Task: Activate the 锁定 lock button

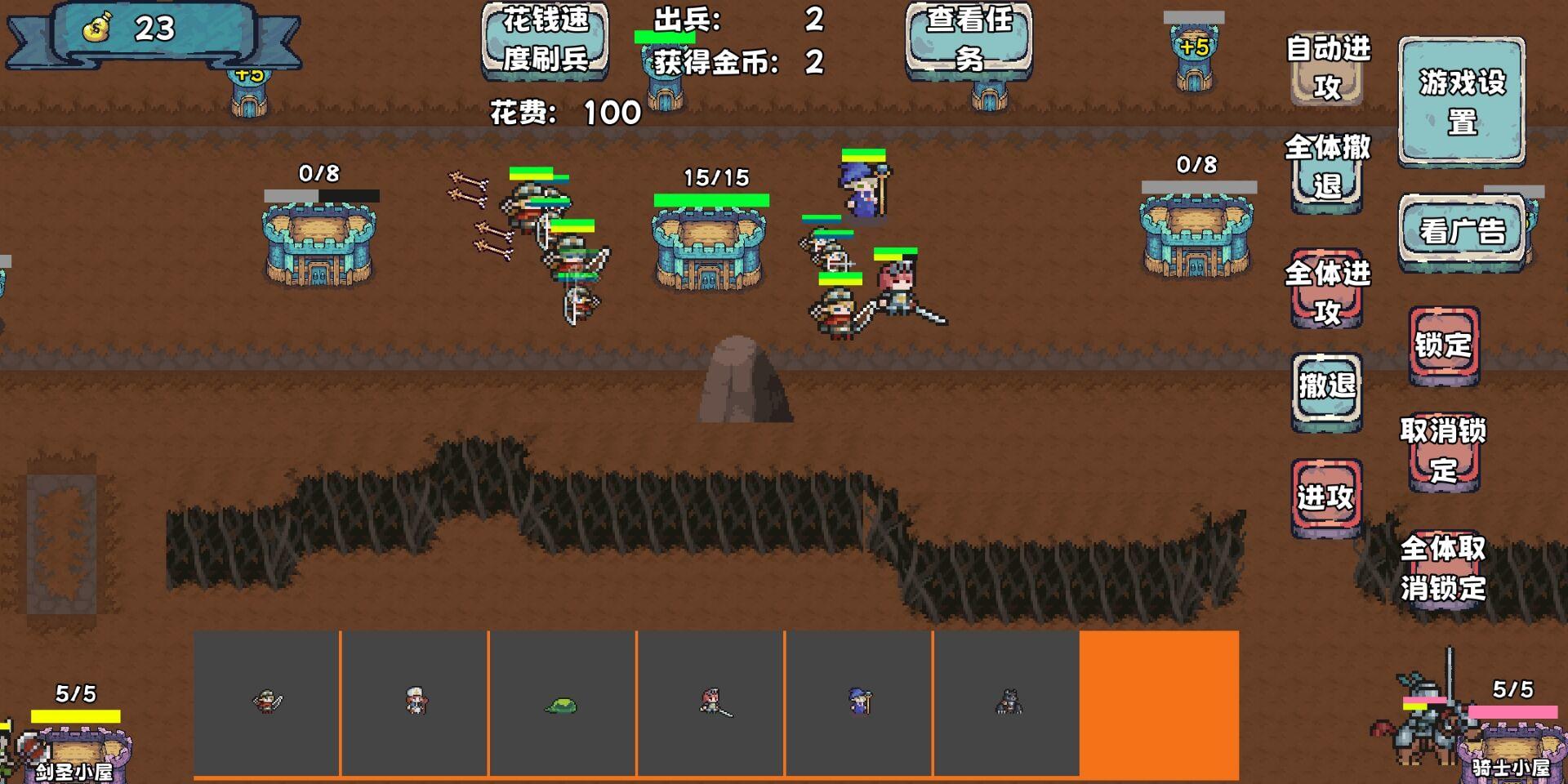Action: 1443,345
